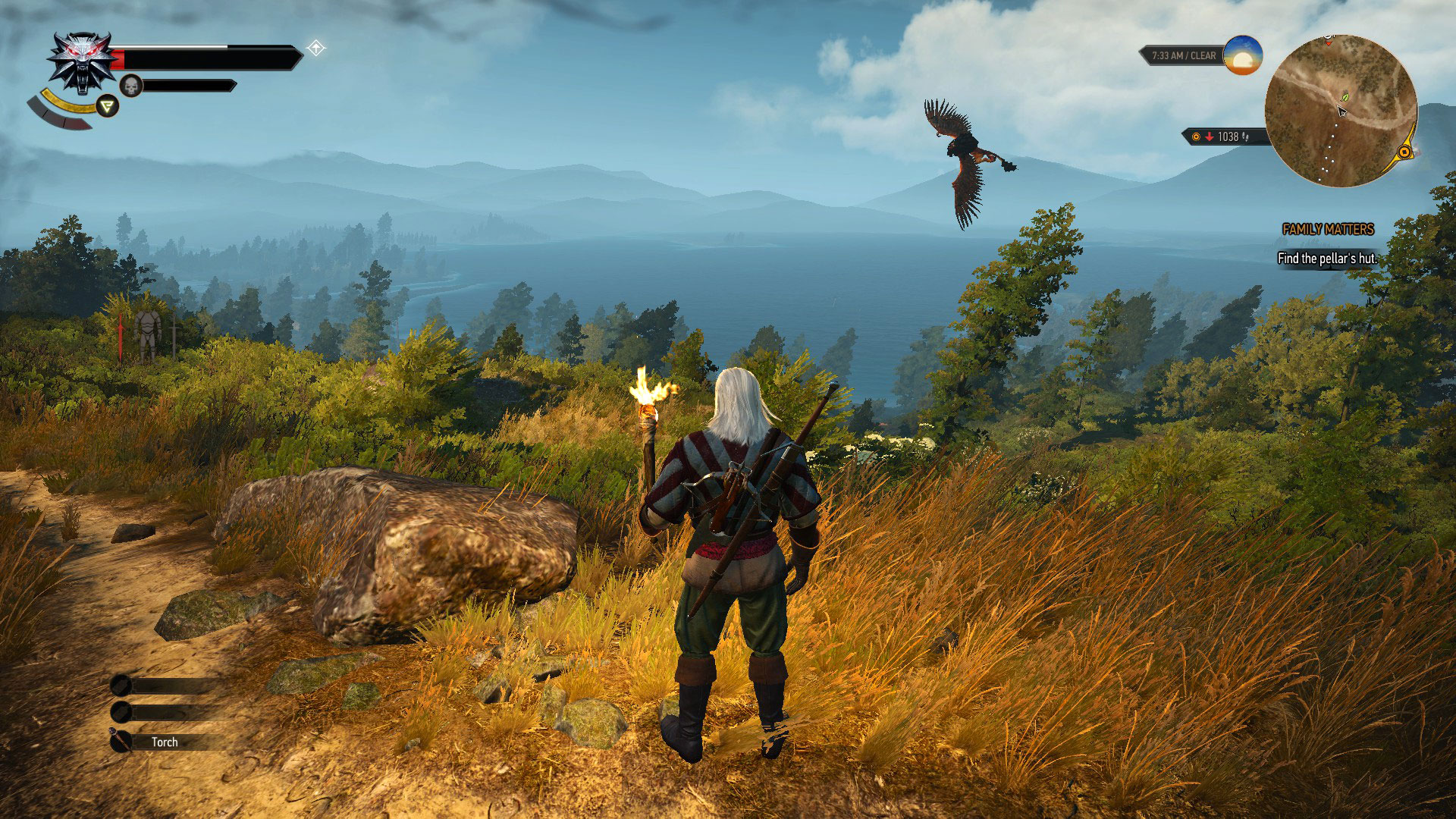Select the equipped Torch quick-slot icon
Image resolution: width=1456 pixels, height=819 pixels.
121,742
